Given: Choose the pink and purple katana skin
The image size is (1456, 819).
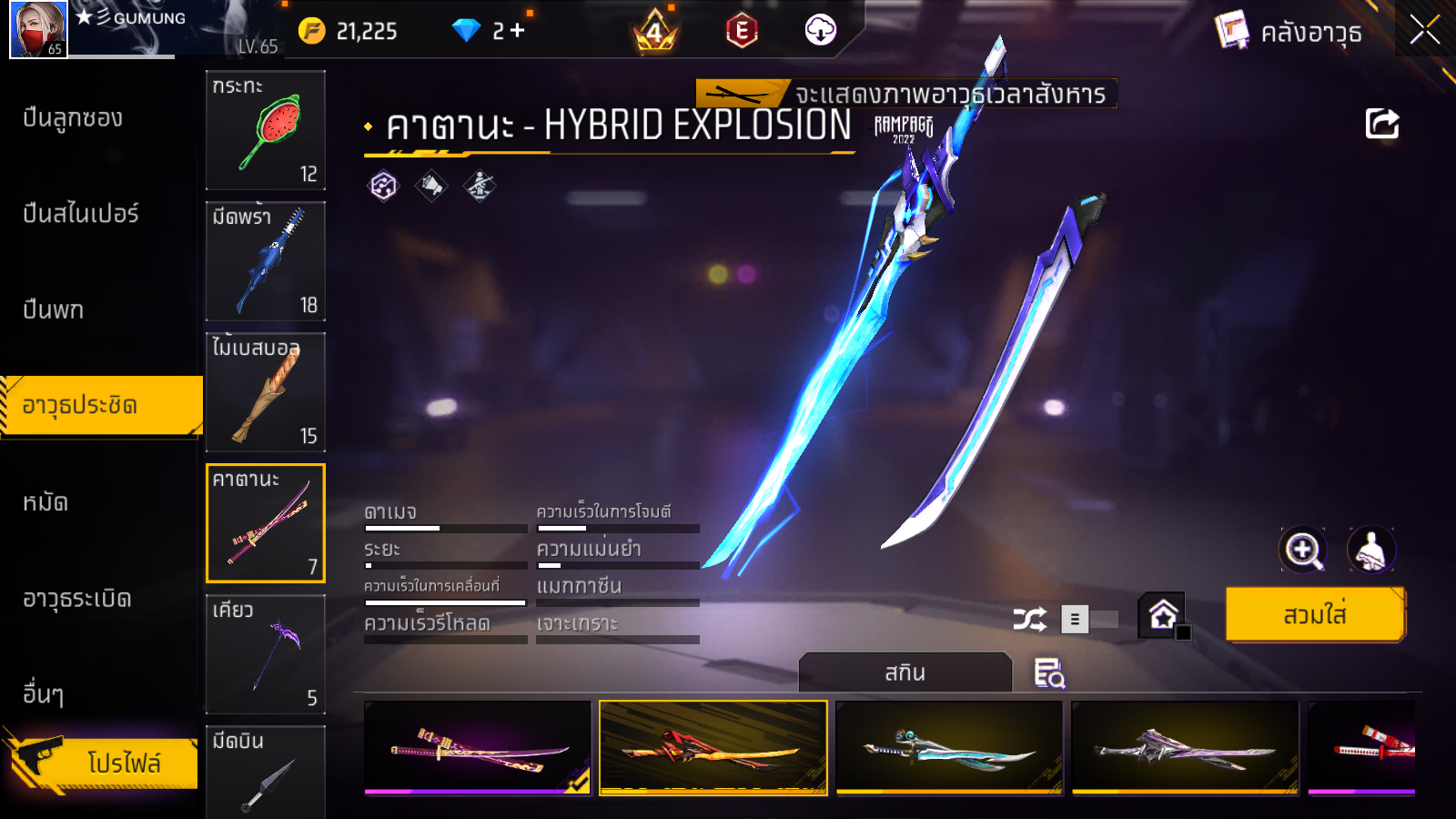Looking at the screenshot, I should pyautogui.click(x=477, y=748).
